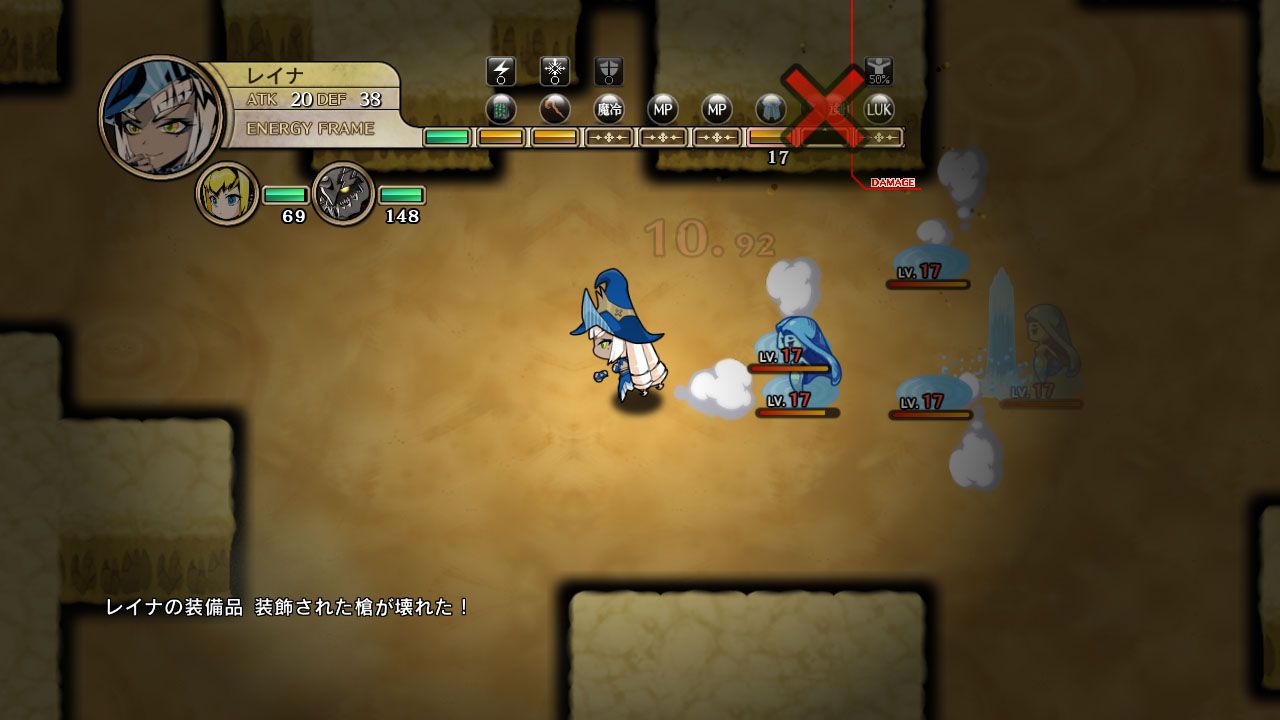Image resolution: width=1280 pixels, height=720 pixels.
Task: Toggle the second MP equipment orb
Action: click(717, 110)
